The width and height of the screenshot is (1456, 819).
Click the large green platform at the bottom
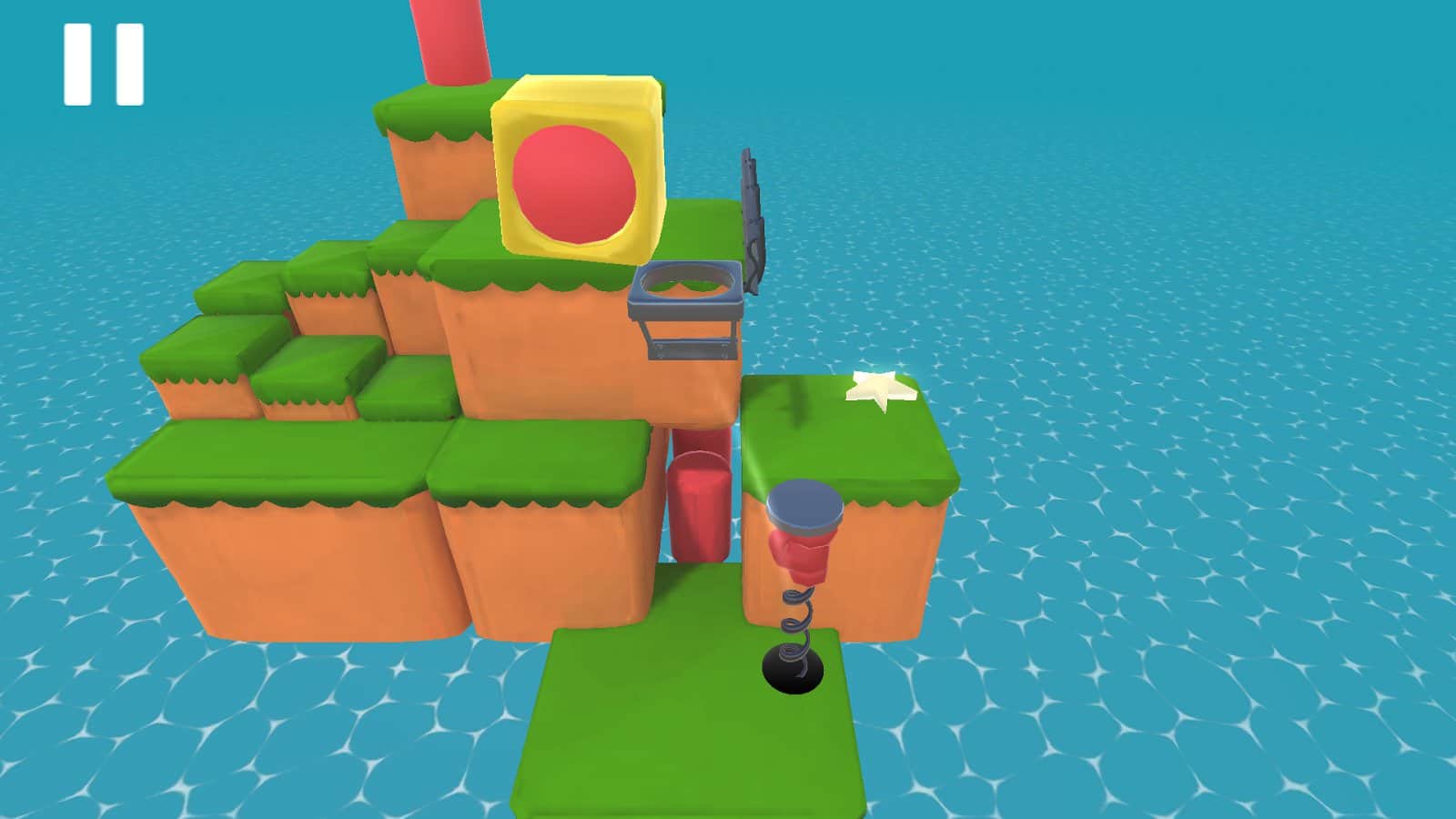click(x=682, y=728)
